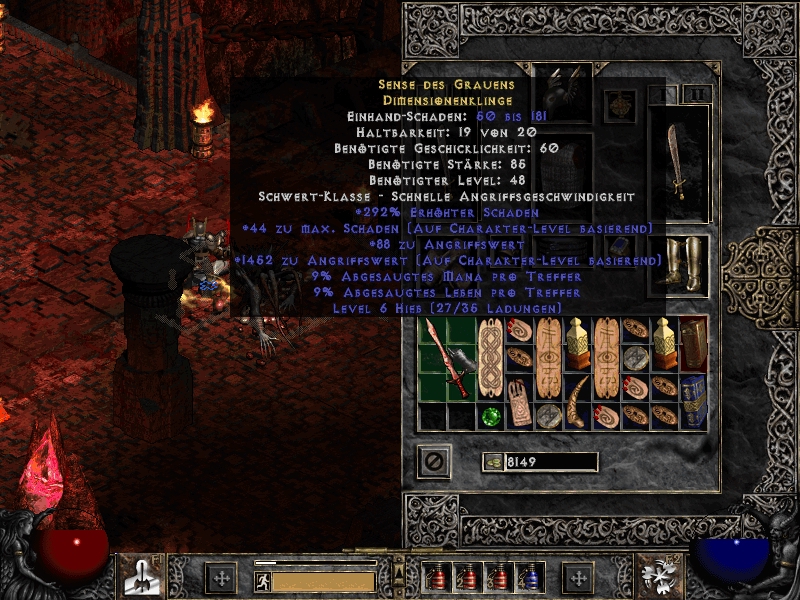Select the green emerald gem
The width and height of the screenshot is (800, 600).
coord(489,417)
